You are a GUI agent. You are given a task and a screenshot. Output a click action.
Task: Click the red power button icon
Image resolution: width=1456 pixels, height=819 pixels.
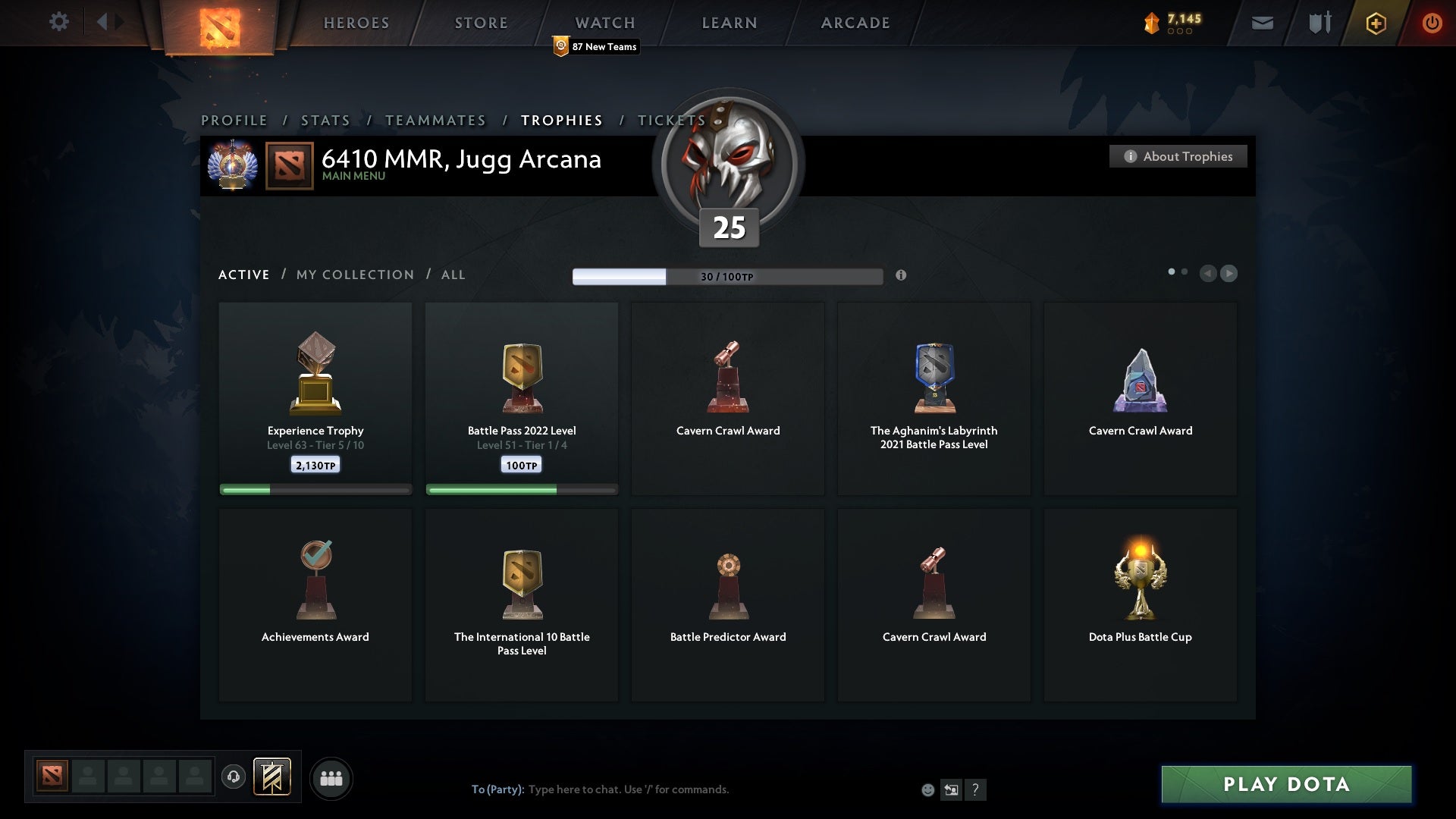click(1432, 23)
